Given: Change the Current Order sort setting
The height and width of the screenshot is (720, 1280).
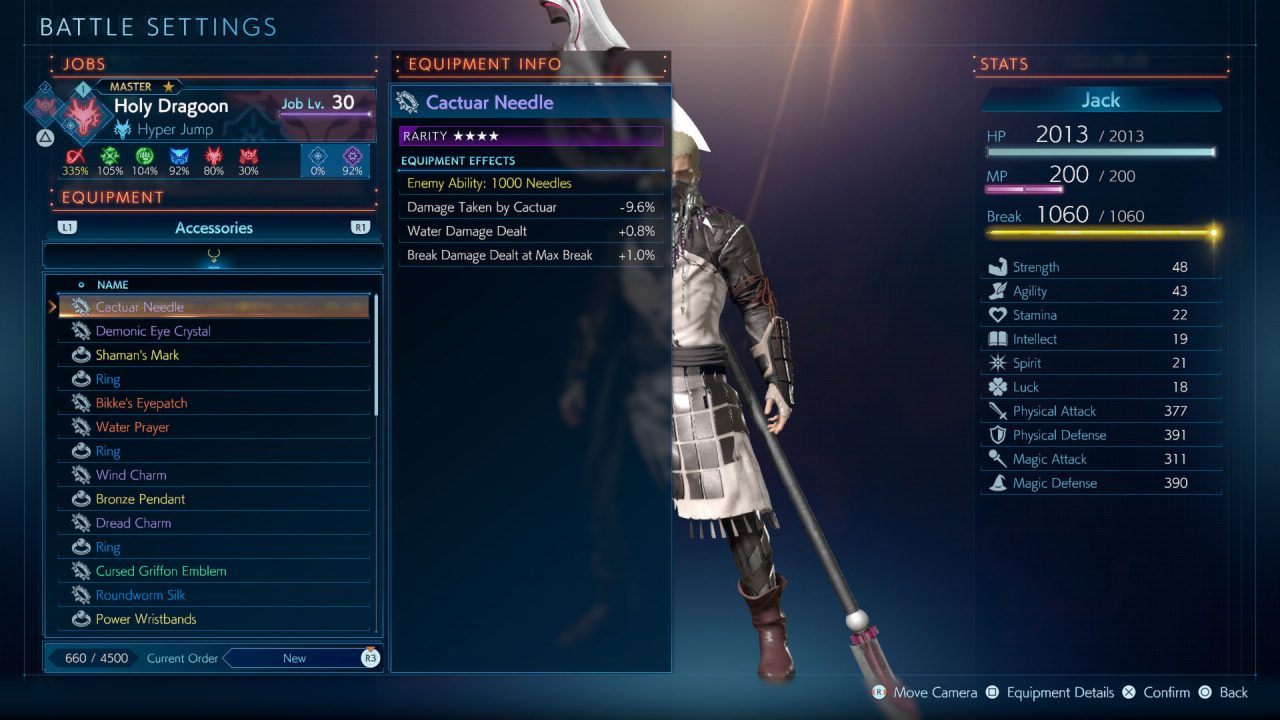Looking at the screenshot, I should [295, 658].
